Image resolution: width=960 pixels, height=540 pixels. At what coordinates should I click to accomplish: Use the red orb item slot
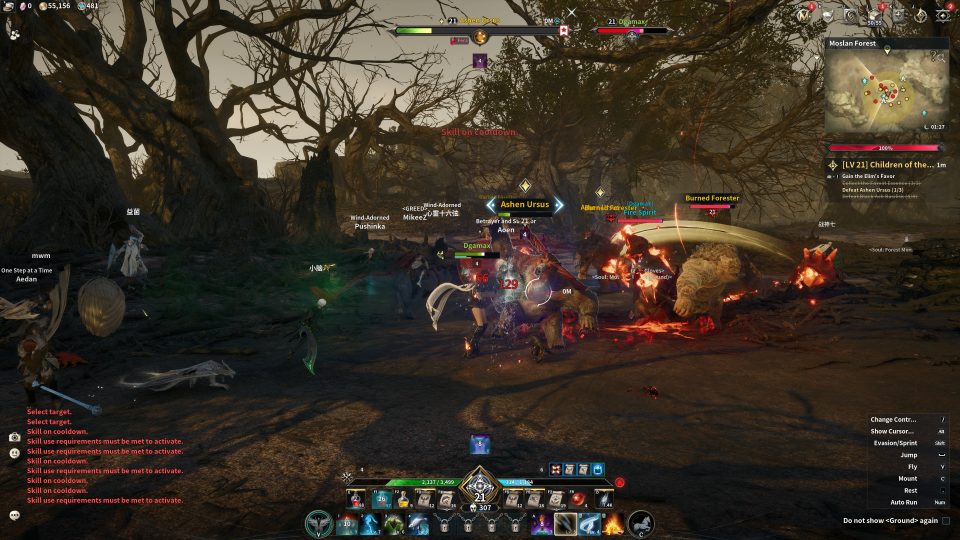pos(577,498)
